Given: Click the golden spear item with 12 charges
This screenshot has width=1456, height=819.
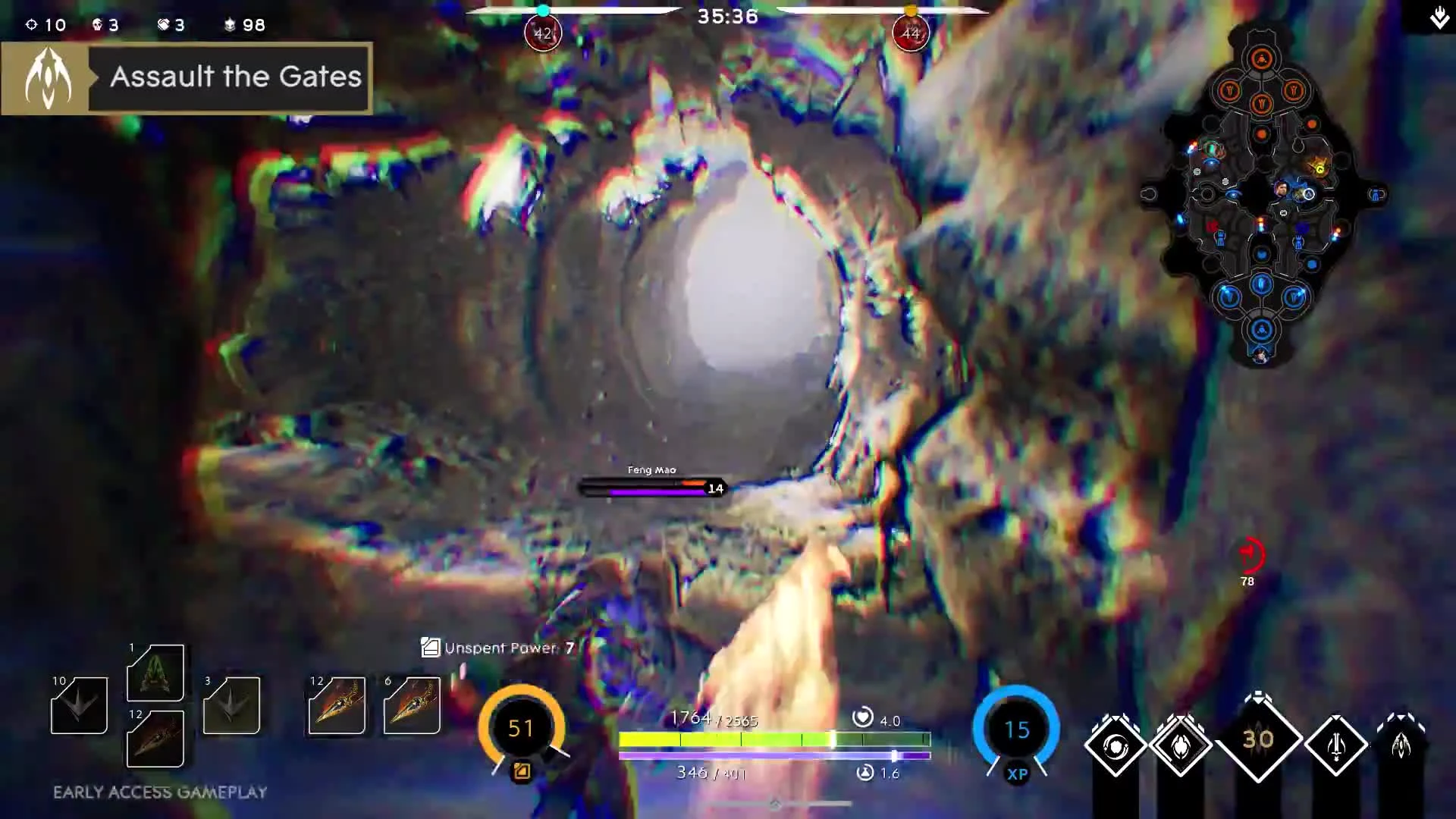Looking at the screenshot, I should 337,707.
